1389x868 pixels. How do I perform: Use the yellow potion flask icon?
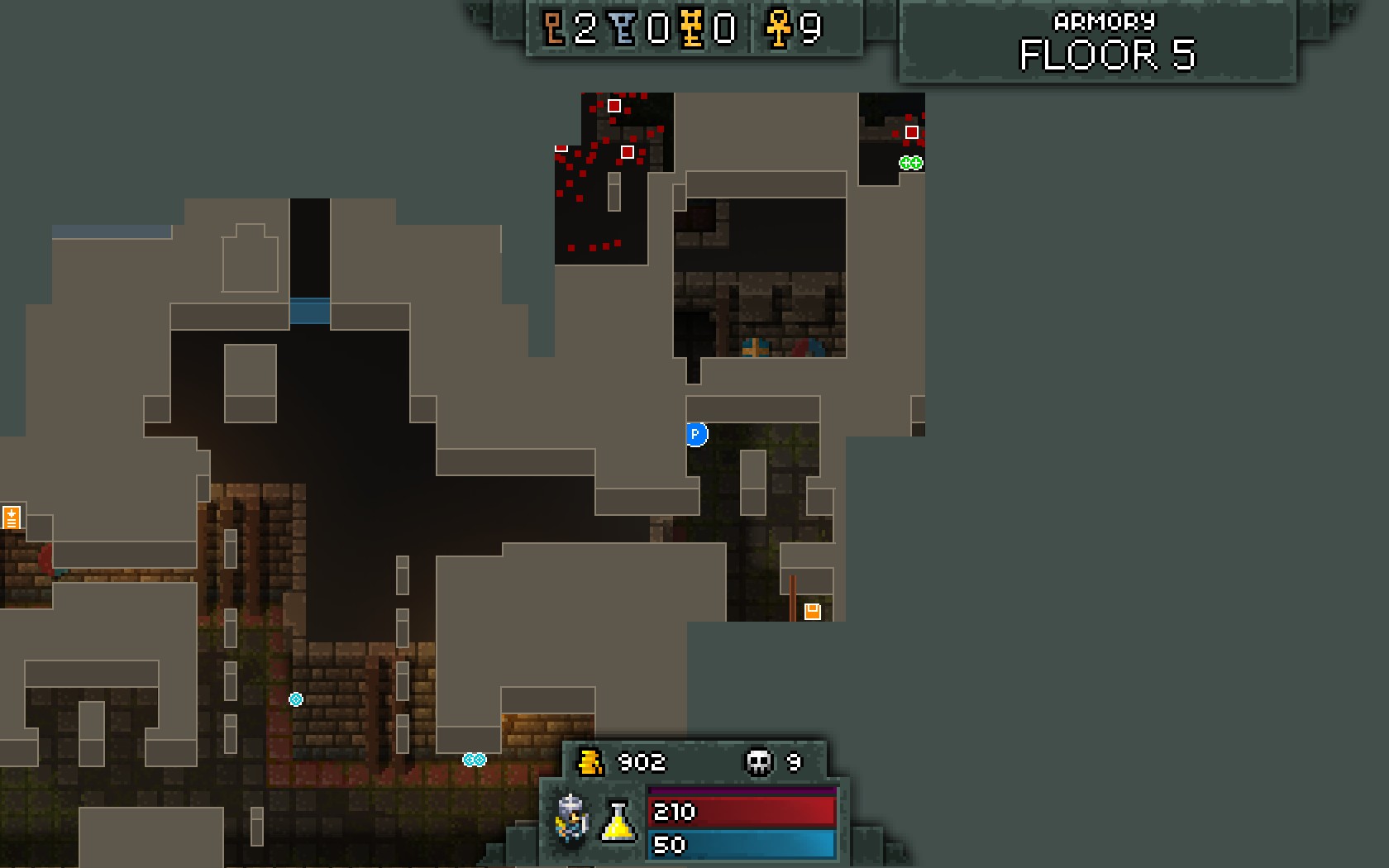coord(618,821)
